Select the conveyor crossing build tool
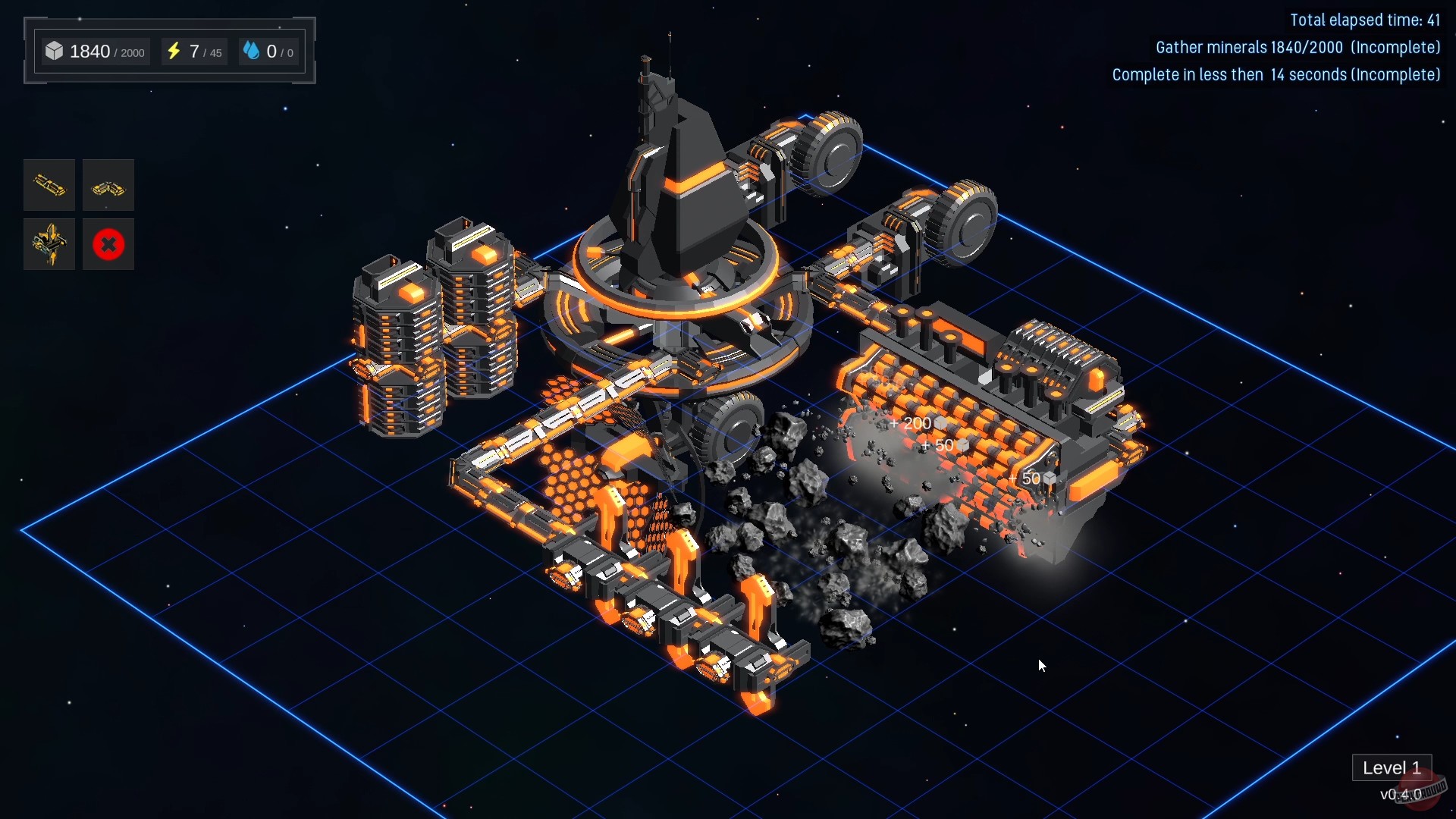 tap(49, 244)
